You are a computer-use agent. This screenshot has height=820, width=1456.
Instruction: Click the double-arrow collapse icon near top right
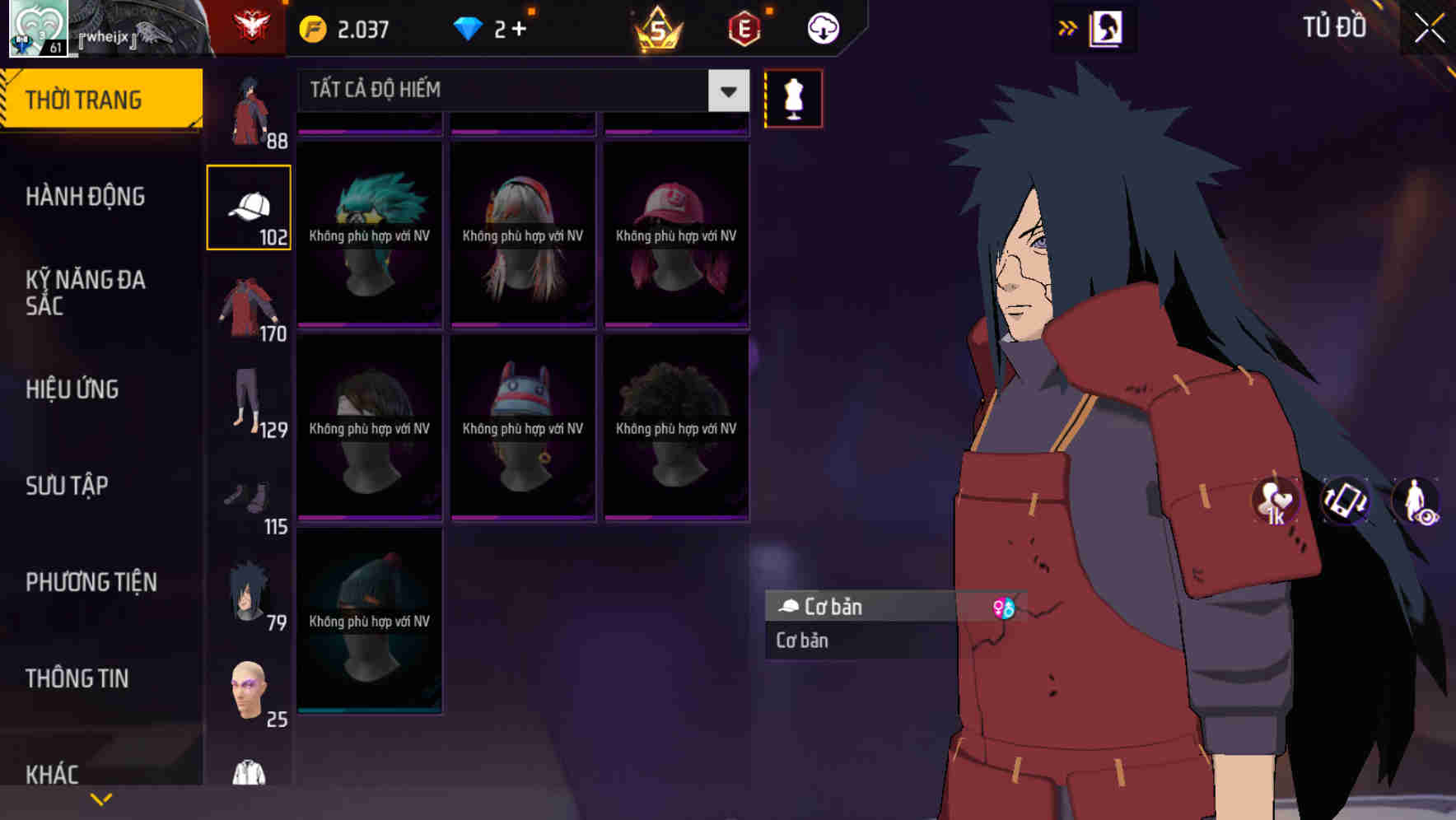1068,26
